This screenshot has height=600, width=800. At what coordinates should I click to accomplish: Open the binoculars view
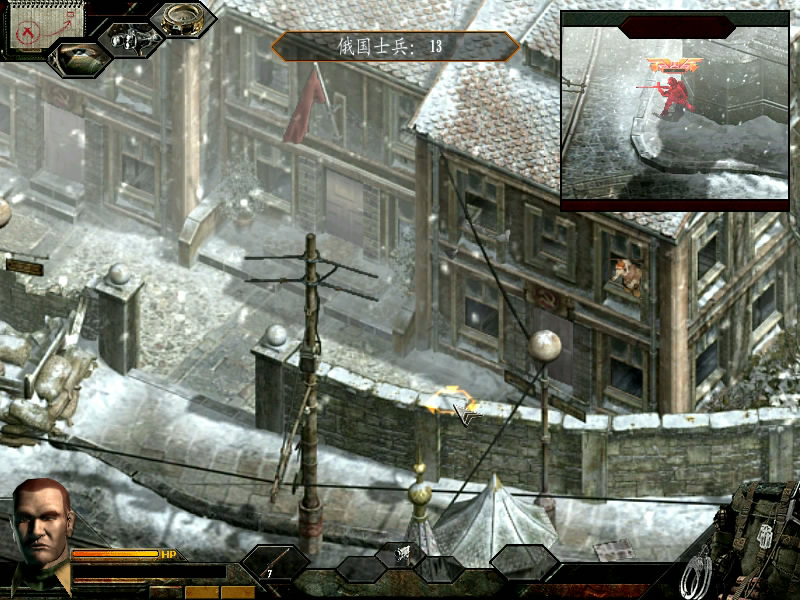click(x=130, y=39)
